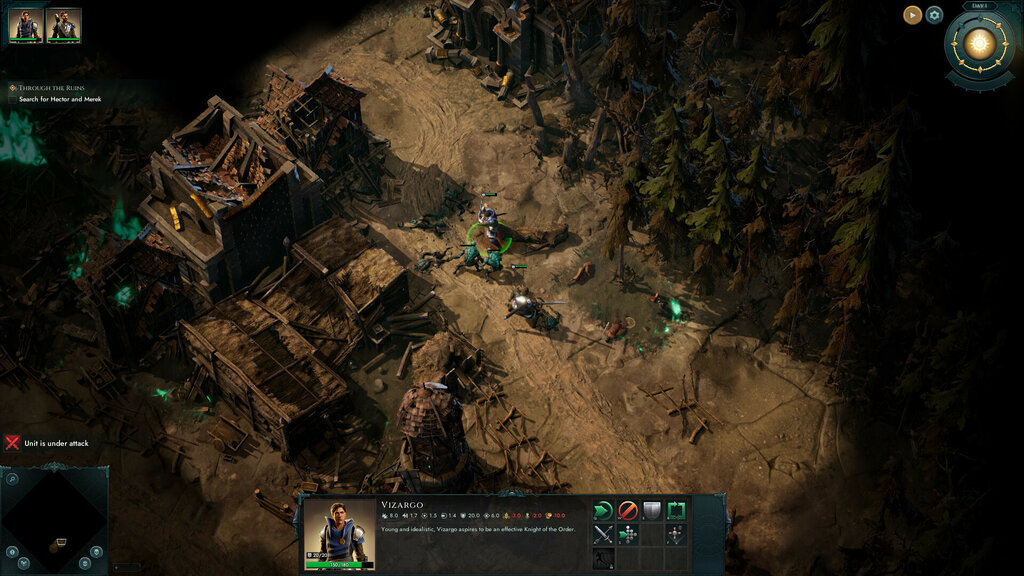Open the settings gear menu
This screenshot has width=1024, height=576.
(x=934, y=14)
